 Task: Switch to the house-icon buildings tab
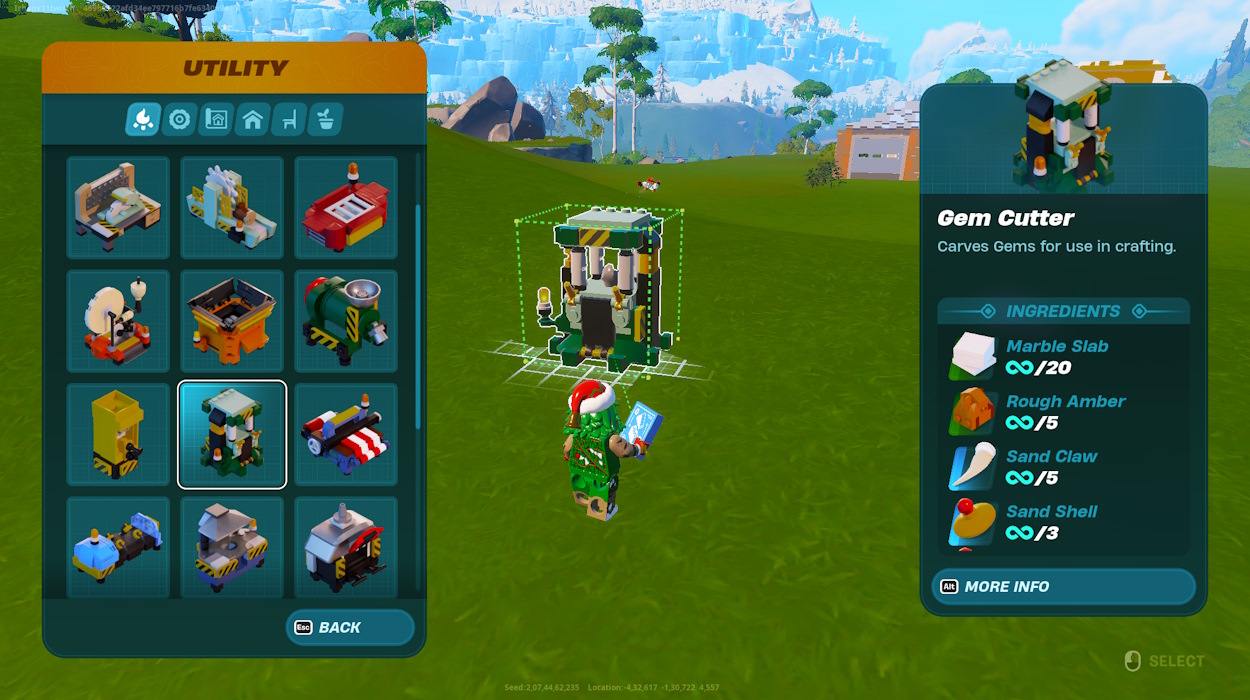click(253, 120)
